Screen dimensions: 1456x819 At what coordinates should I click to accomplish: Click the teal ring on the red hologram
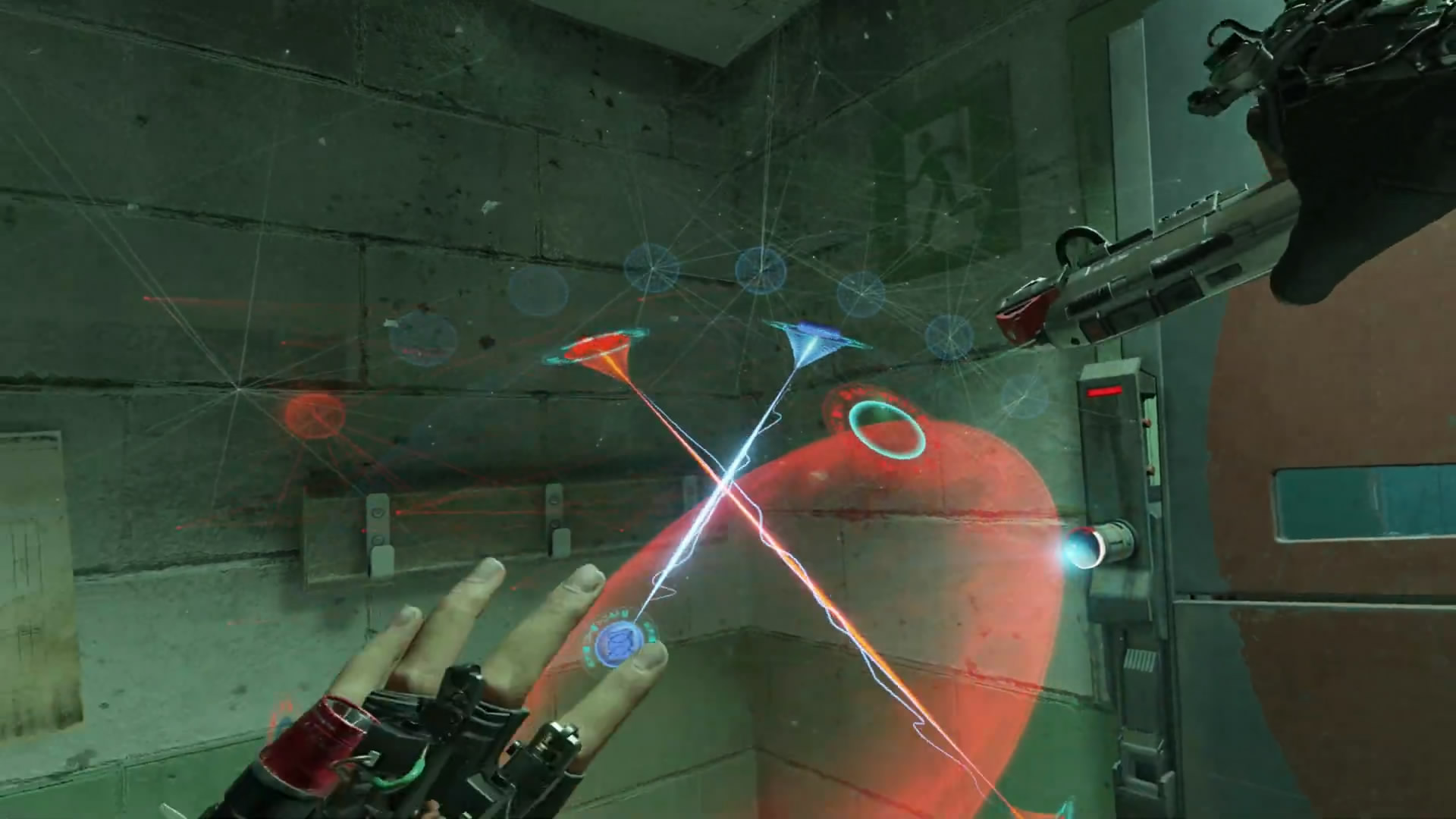coord(886,430)
